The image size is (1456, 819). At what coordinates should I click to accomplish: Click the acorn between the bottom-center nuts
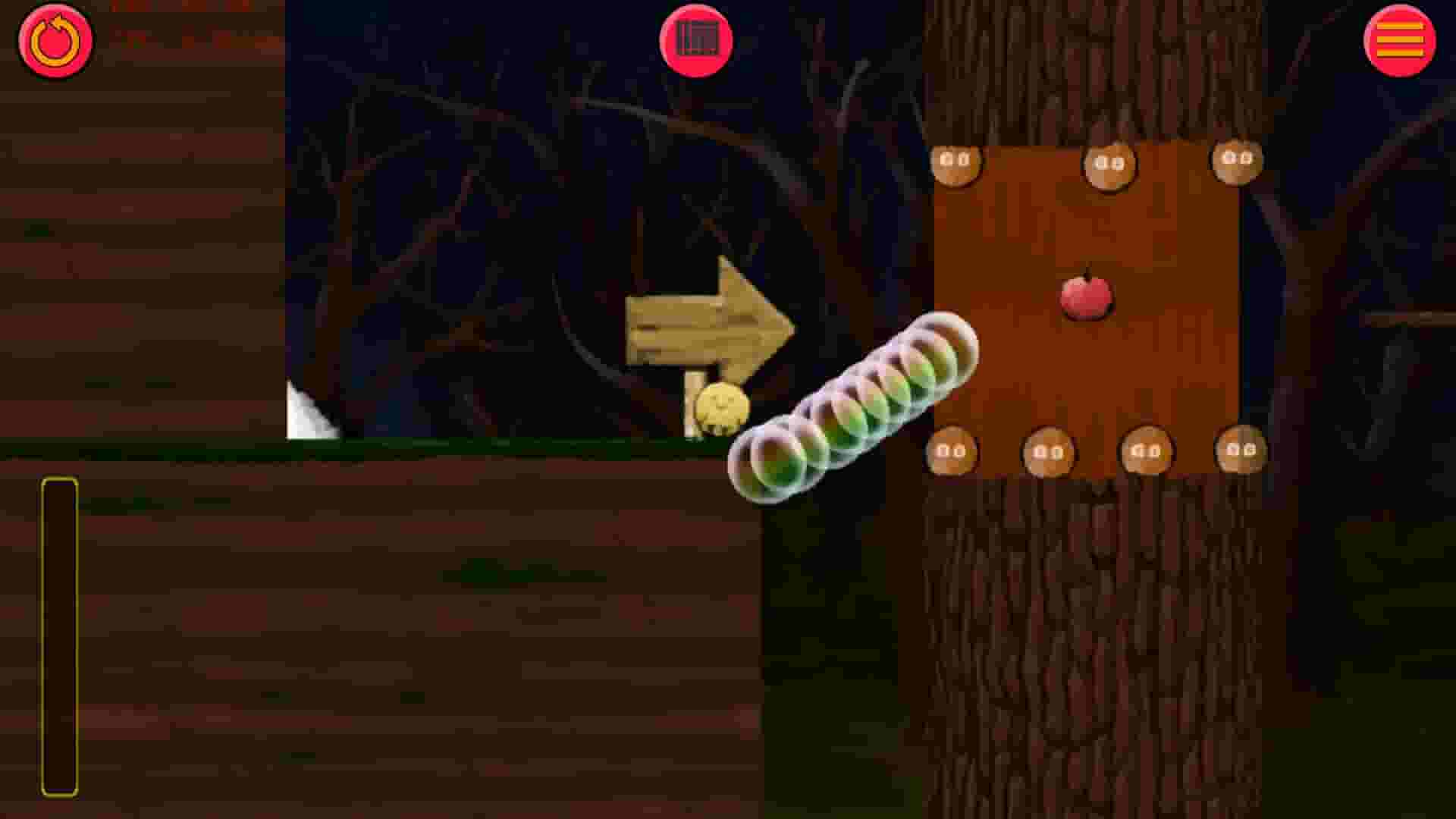1147,453
